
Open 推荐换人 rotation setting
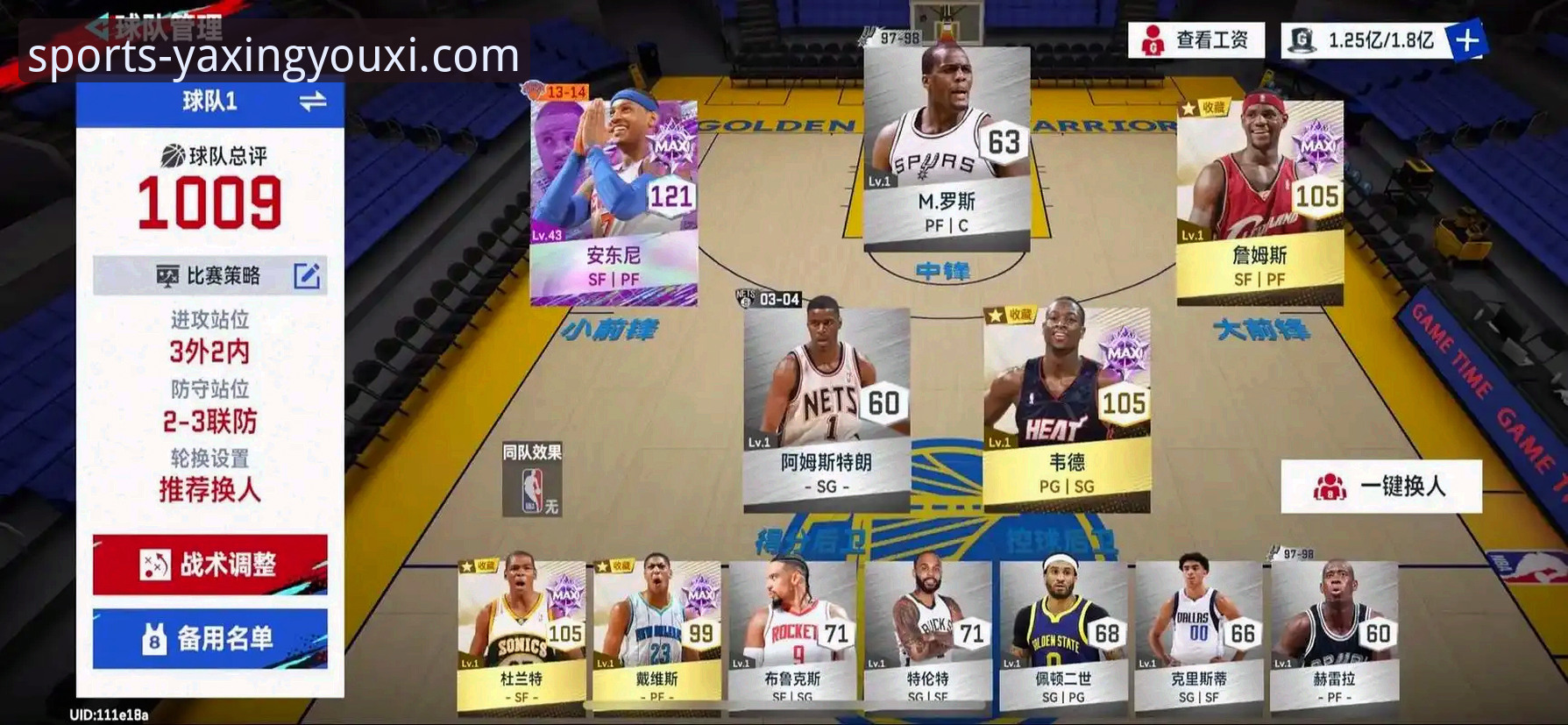click(x=209, y=492)
